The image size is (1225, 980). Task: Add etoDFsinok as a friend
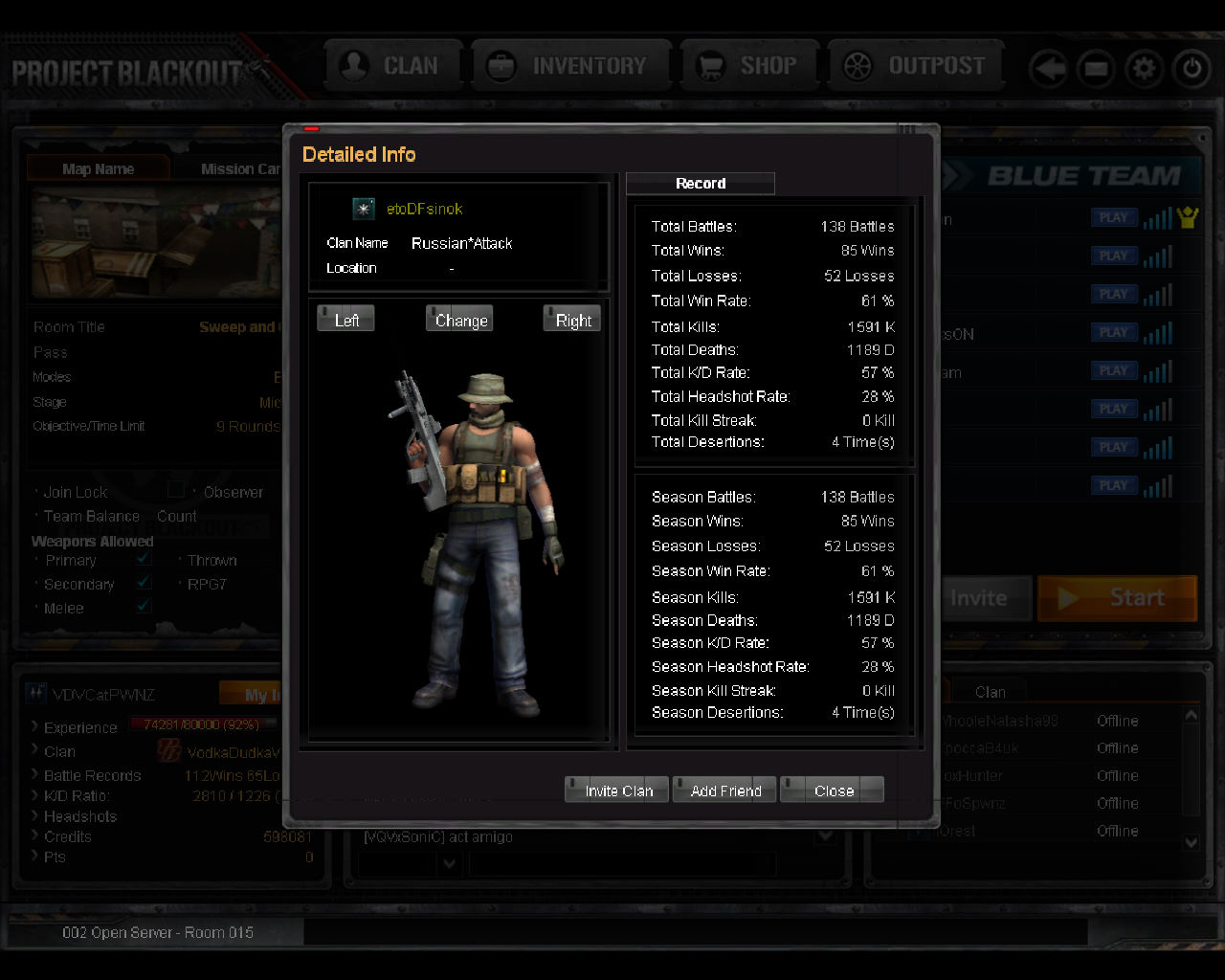click(x=725, y=791)
